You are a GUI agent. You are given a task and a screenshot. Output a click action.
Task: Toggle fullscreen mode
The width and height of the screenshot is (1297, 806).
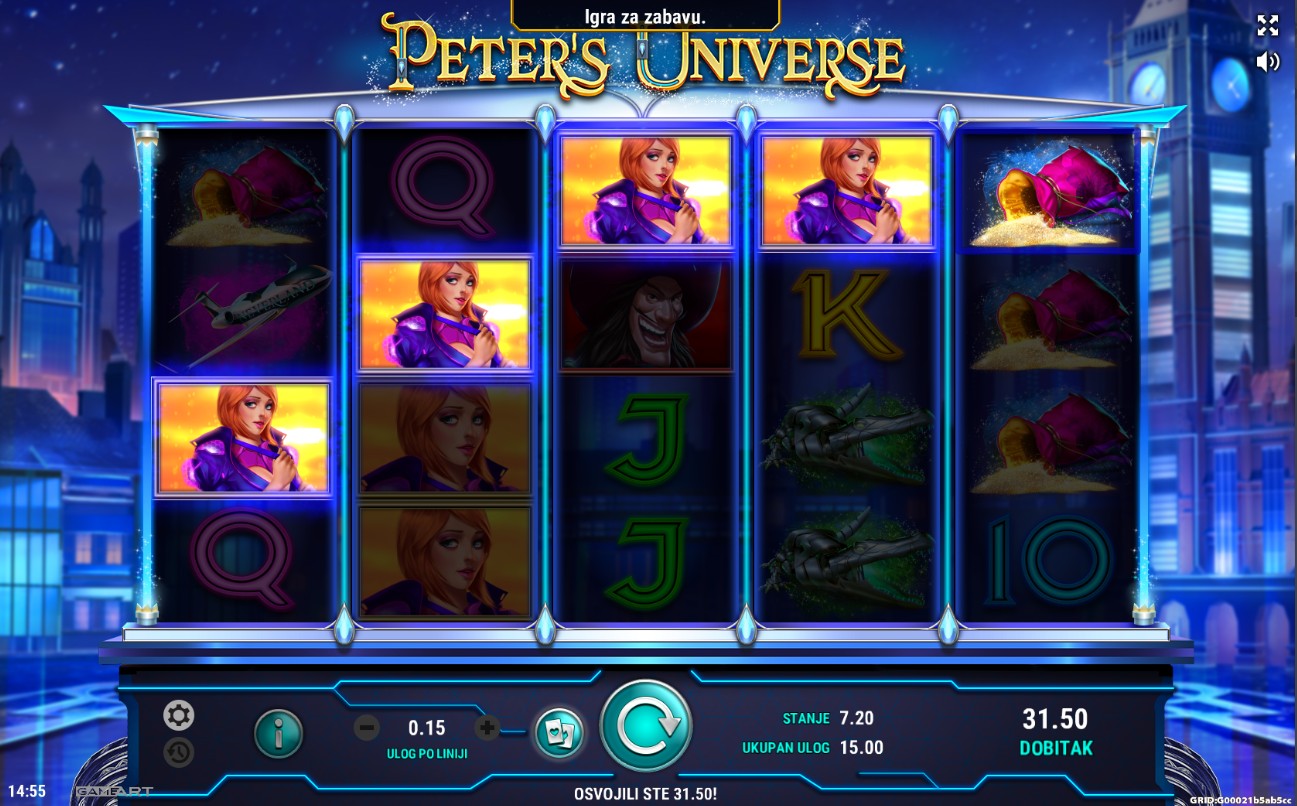click(x=1267, y=26)
